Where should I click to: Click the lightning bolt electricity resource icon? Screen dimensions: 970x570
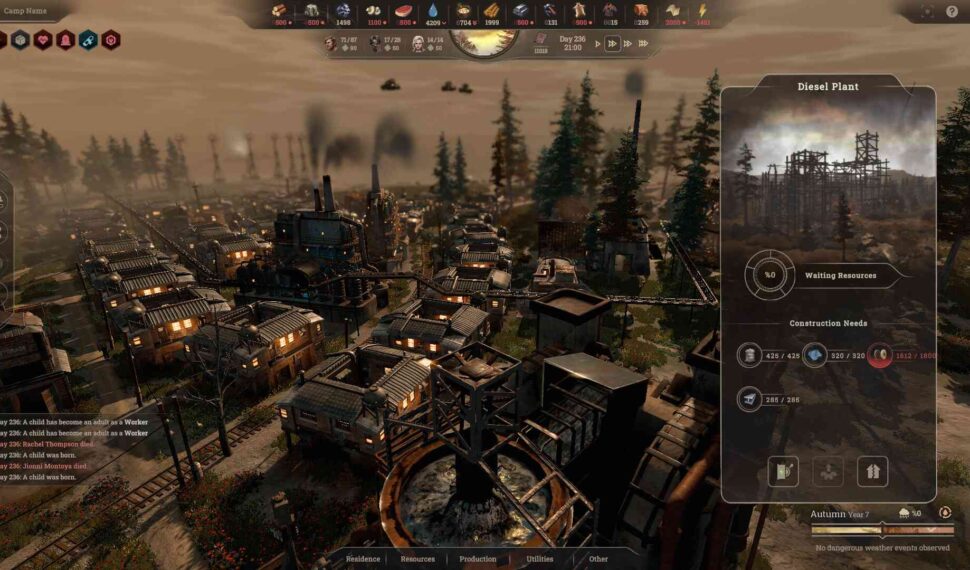pyautogui.click(x=701, y=11)
